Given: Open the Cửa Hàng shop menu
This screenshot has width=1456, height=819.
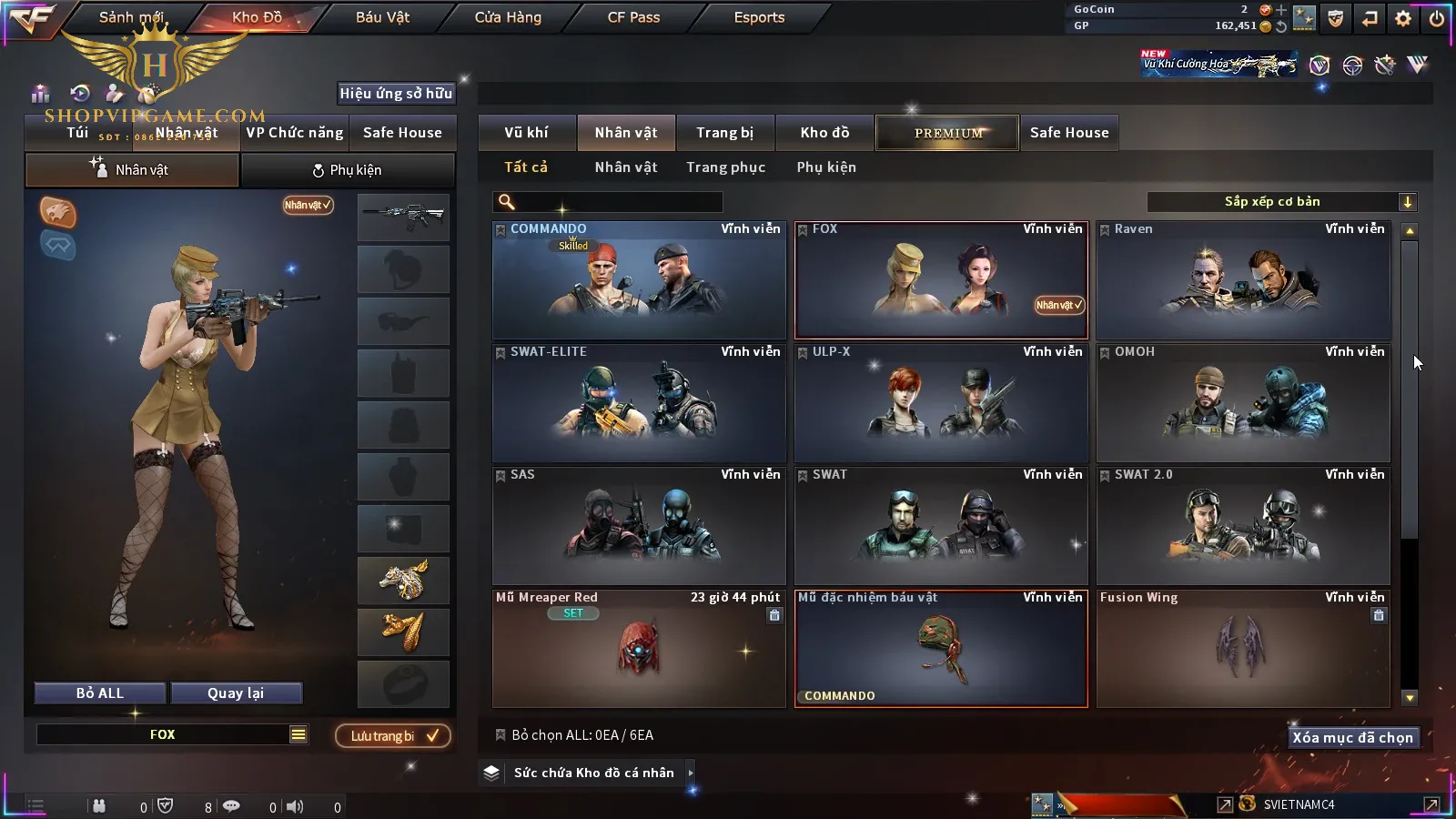Looking at the screenshot, I should point(508,17).
